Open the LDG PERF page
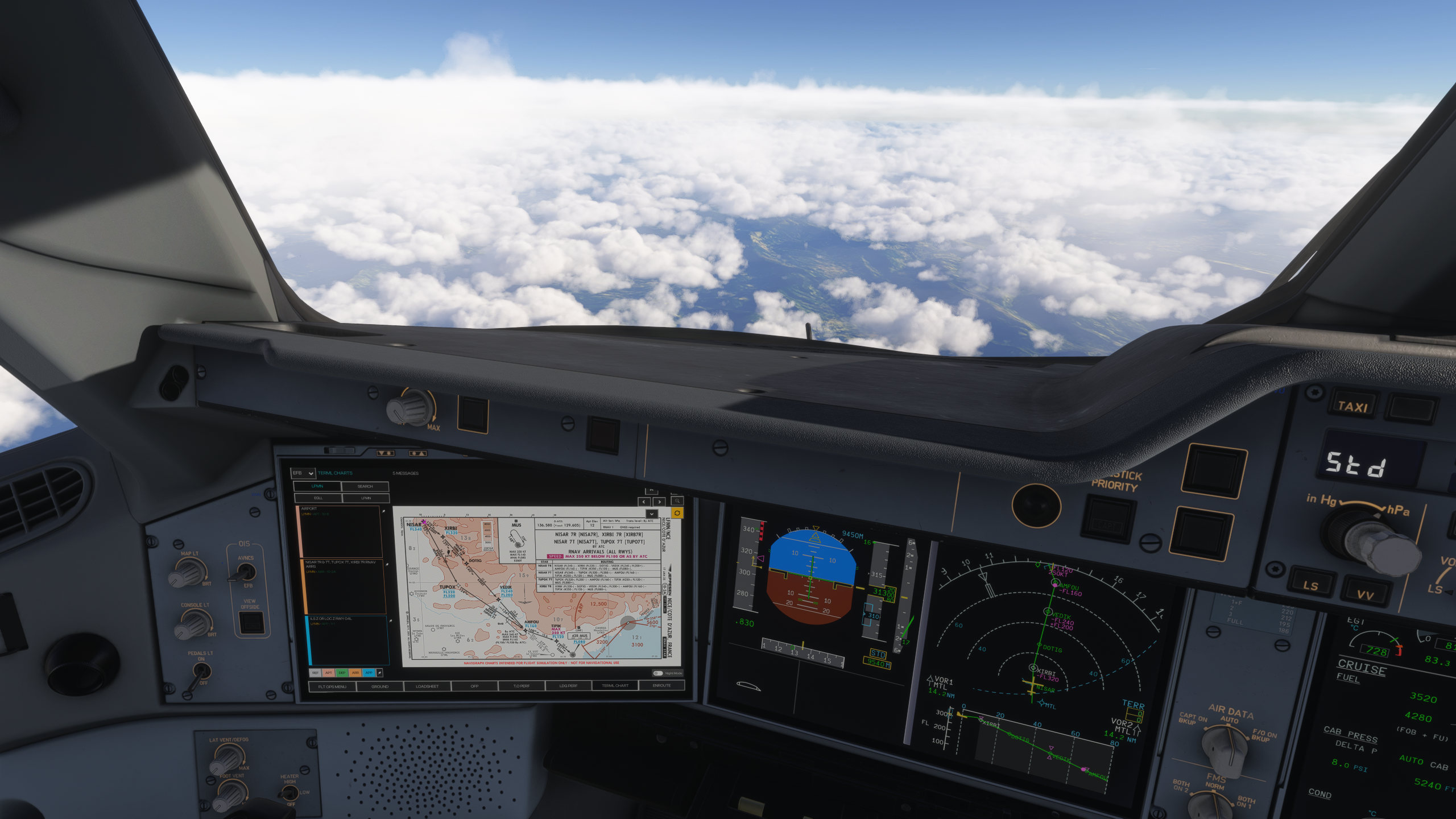 click(568, 686)
